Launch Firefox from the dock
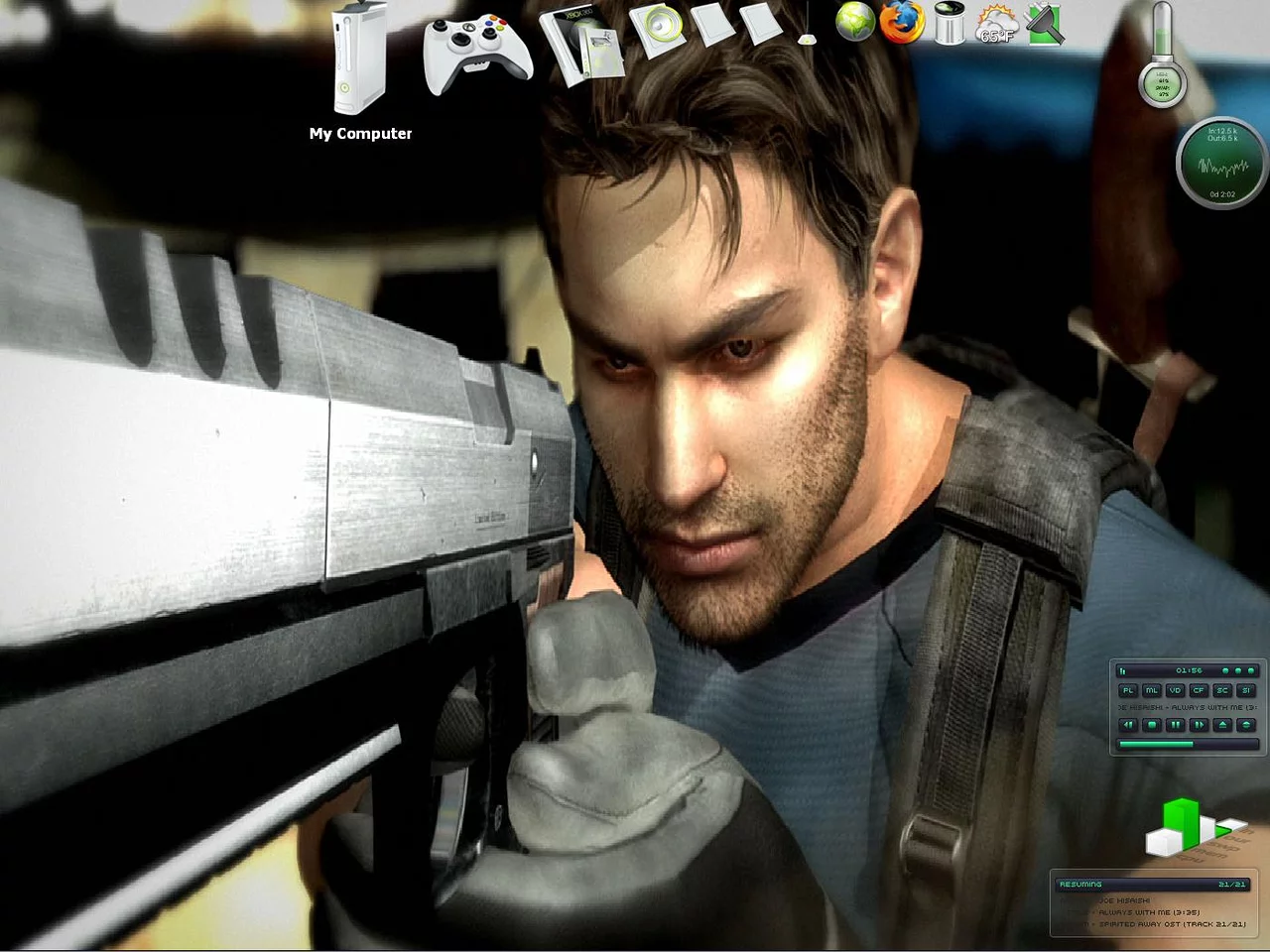The image size is (1270, 952). click(902, 23)
